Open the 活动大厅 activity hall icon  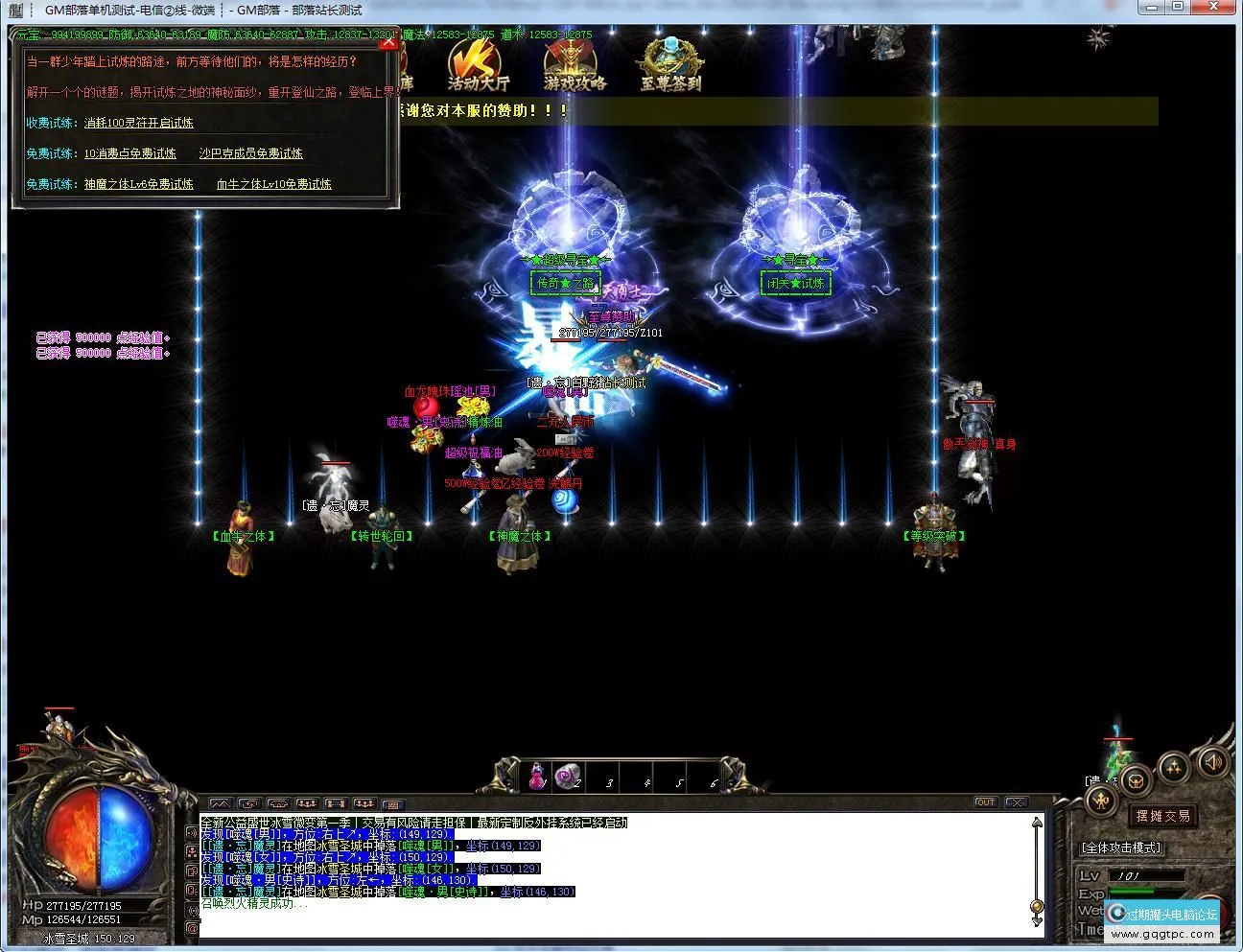478,65
